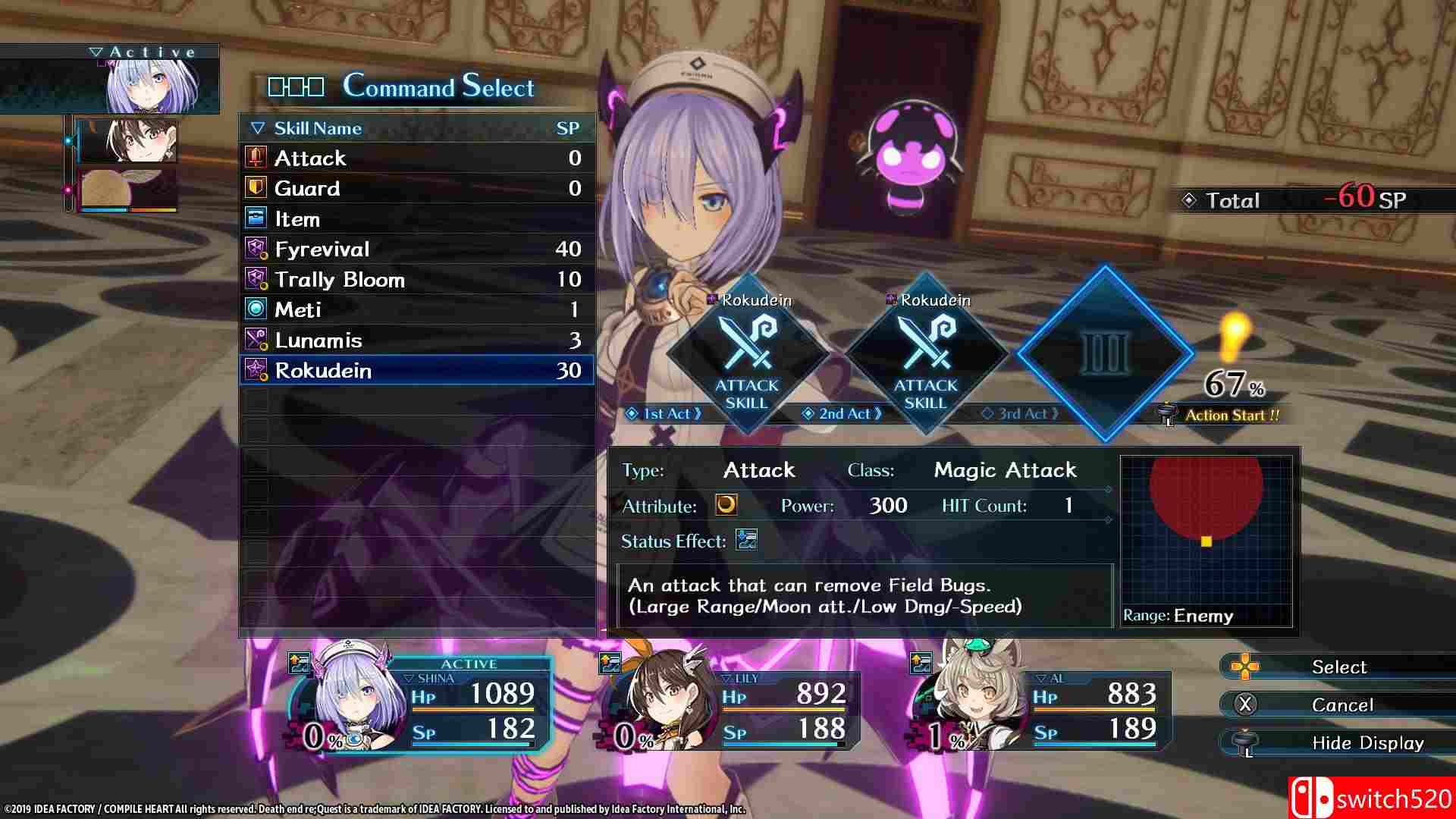This screenshot has height=819, width=1456.
Task: Open the Item command
Action: tap(416, 219)
